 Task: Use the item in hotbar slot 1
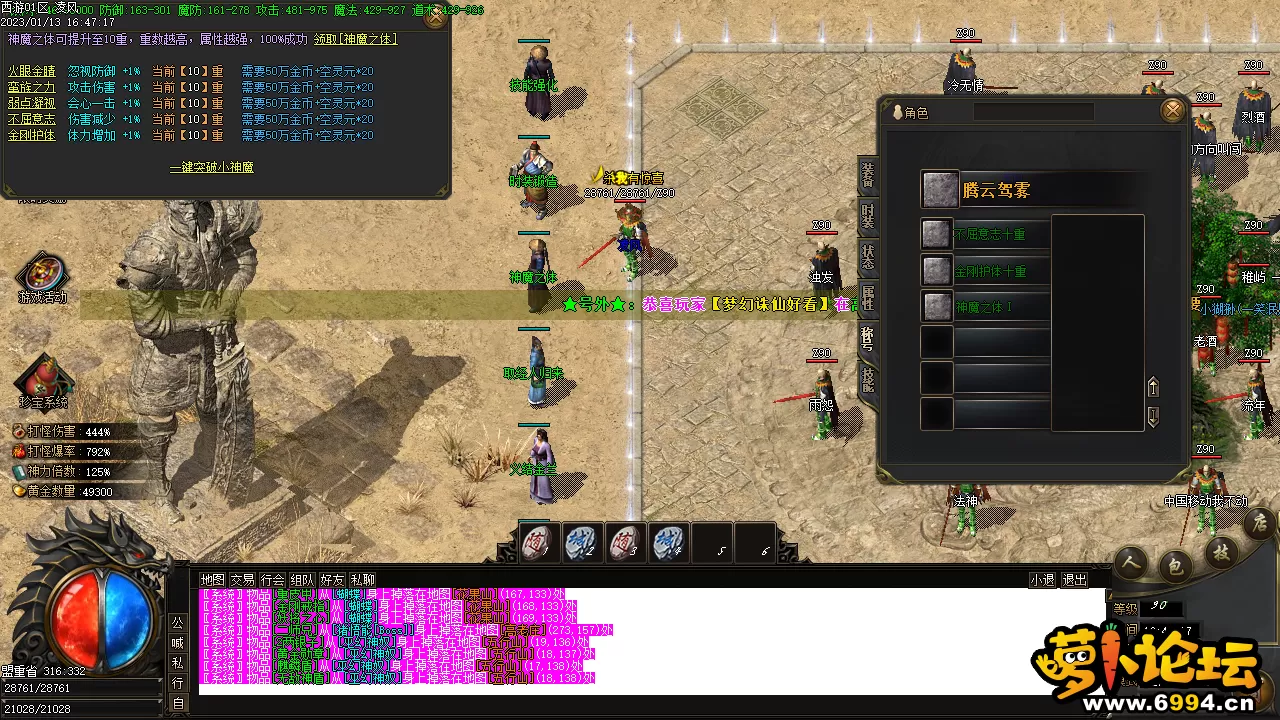click(x=540, y=543)
